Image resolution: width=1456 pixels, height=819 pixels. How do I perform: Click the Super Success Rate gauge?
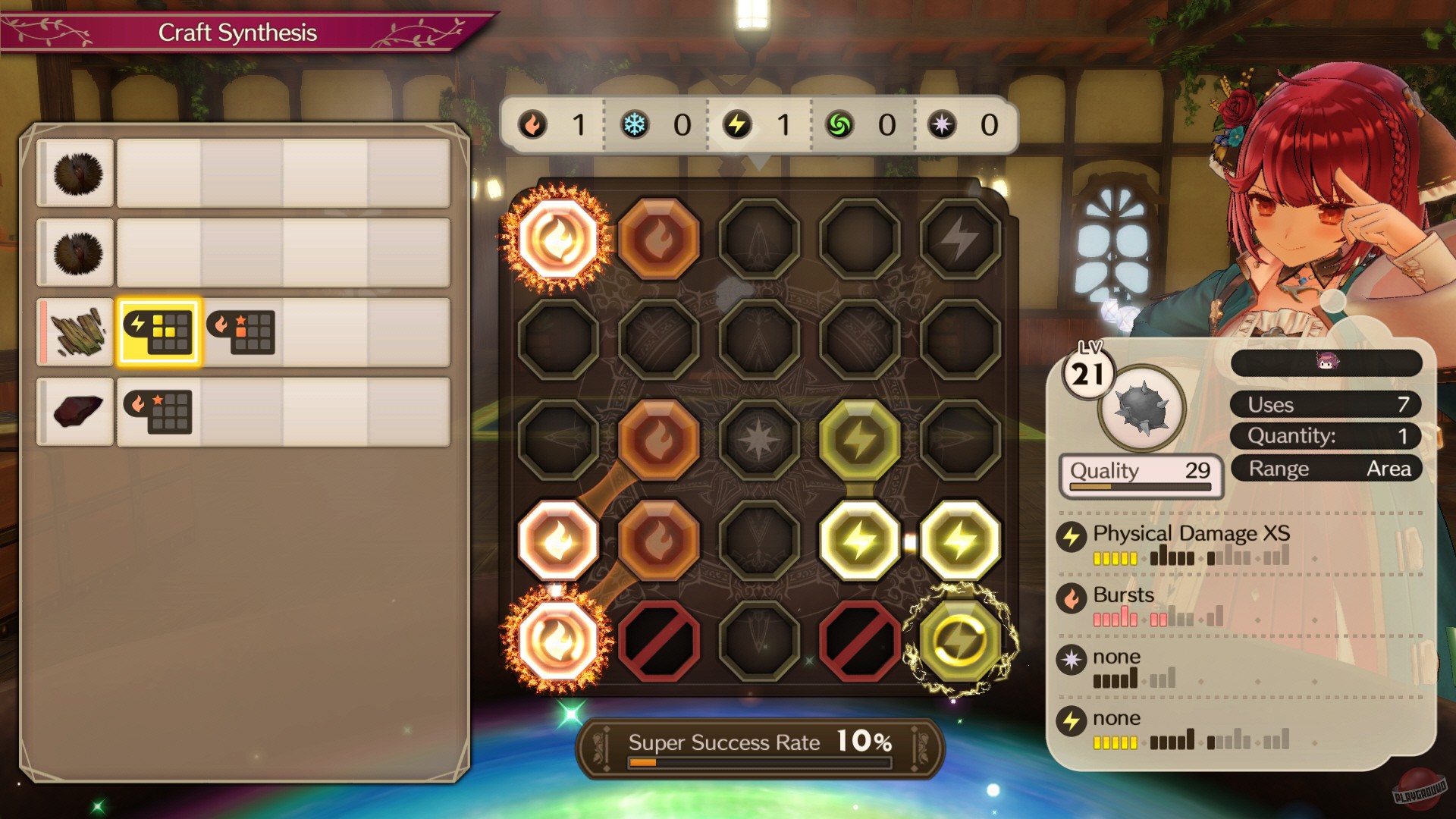click(x=758, y=744)
